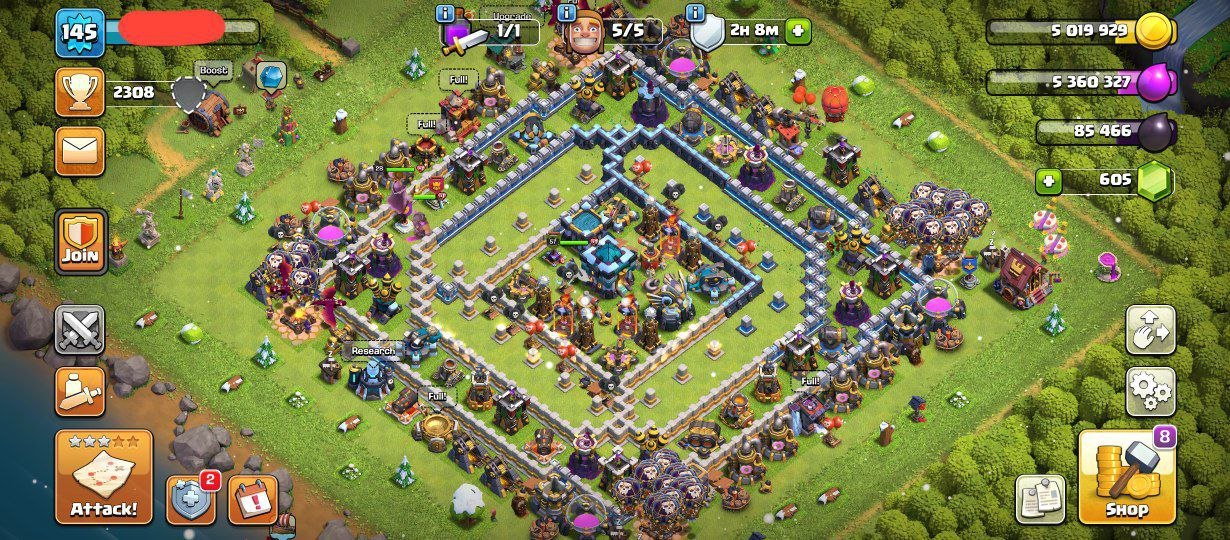Open the blue shield button with red badge
Image resolution: width=1230 pixels, height=540 pixels.
[192, 499]
